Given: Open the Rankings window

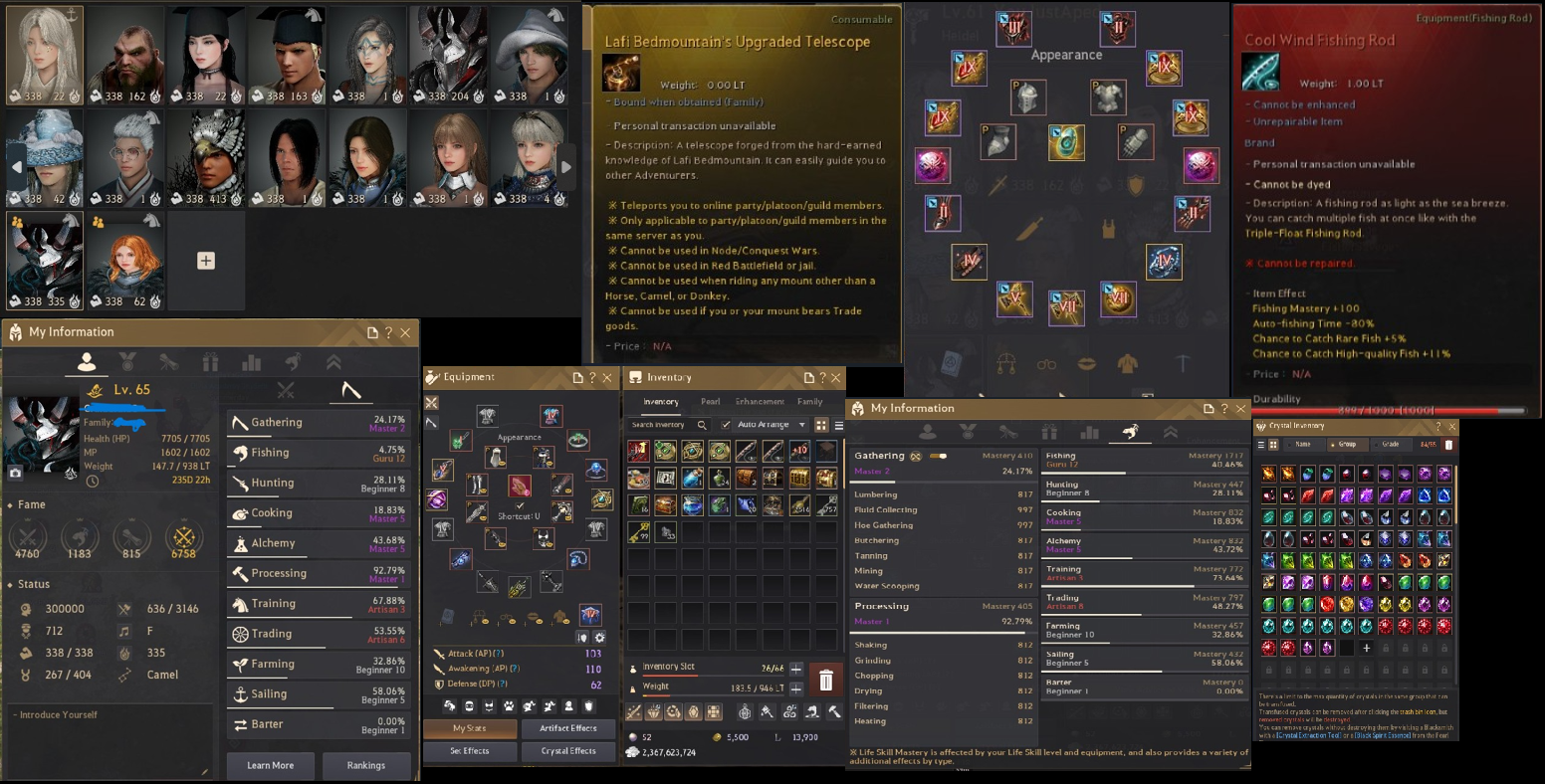Looking at the screenshot, I should pos(366,765).
